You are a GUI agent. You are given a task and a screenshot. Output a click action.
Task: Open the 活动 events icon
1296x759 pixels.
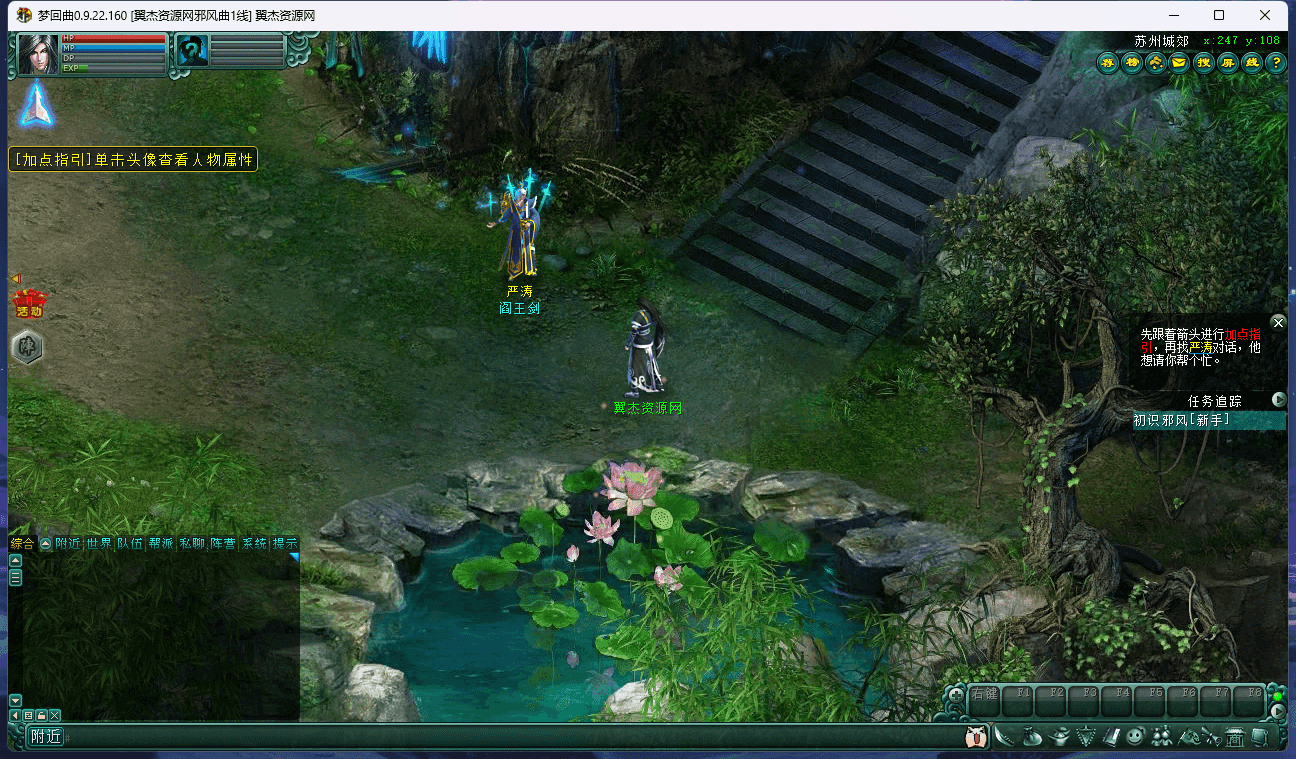point(29,302)
